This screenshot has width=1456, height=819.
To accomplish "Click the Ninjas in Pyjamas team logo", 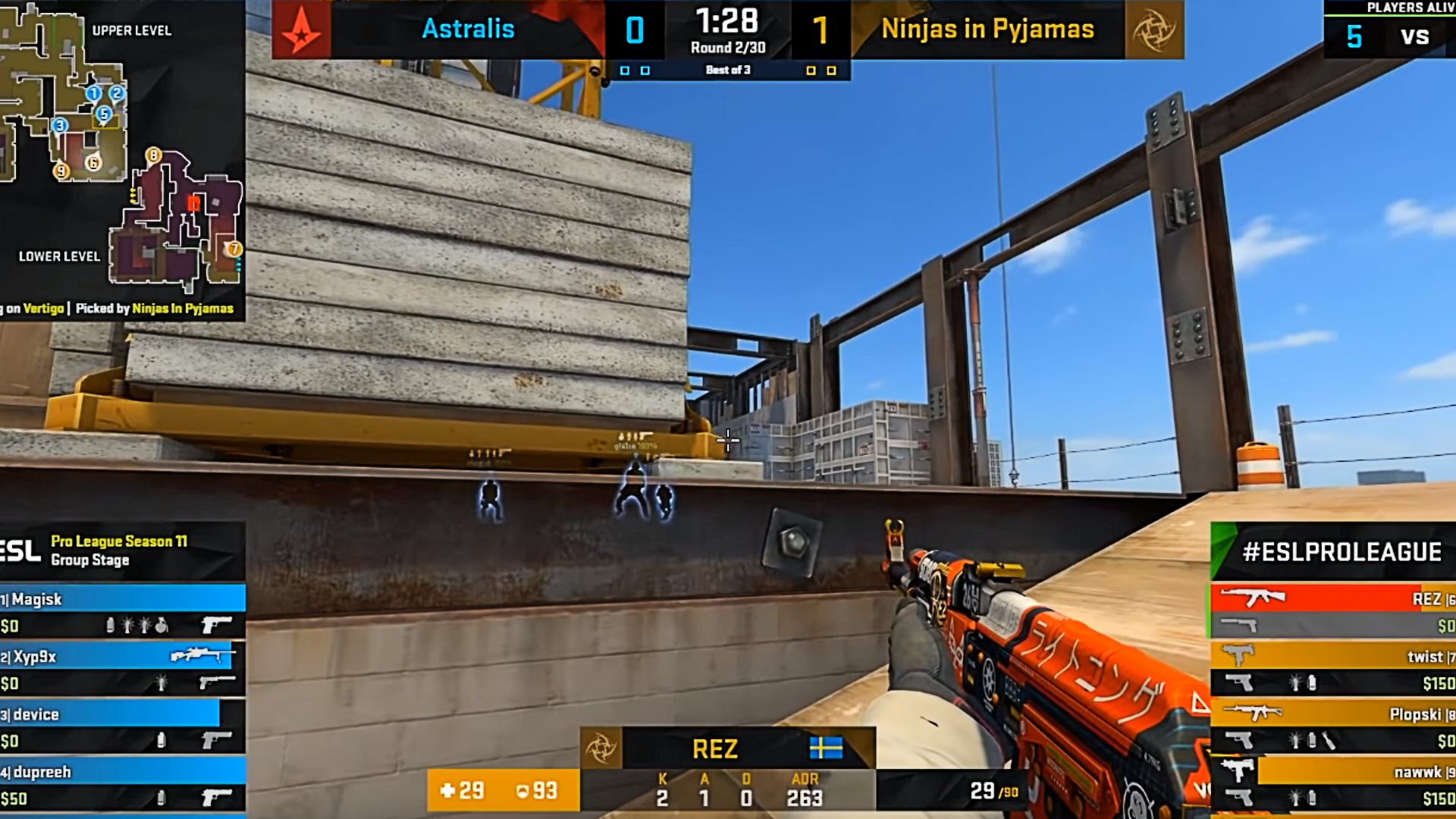I will (x=1154, y=30).
